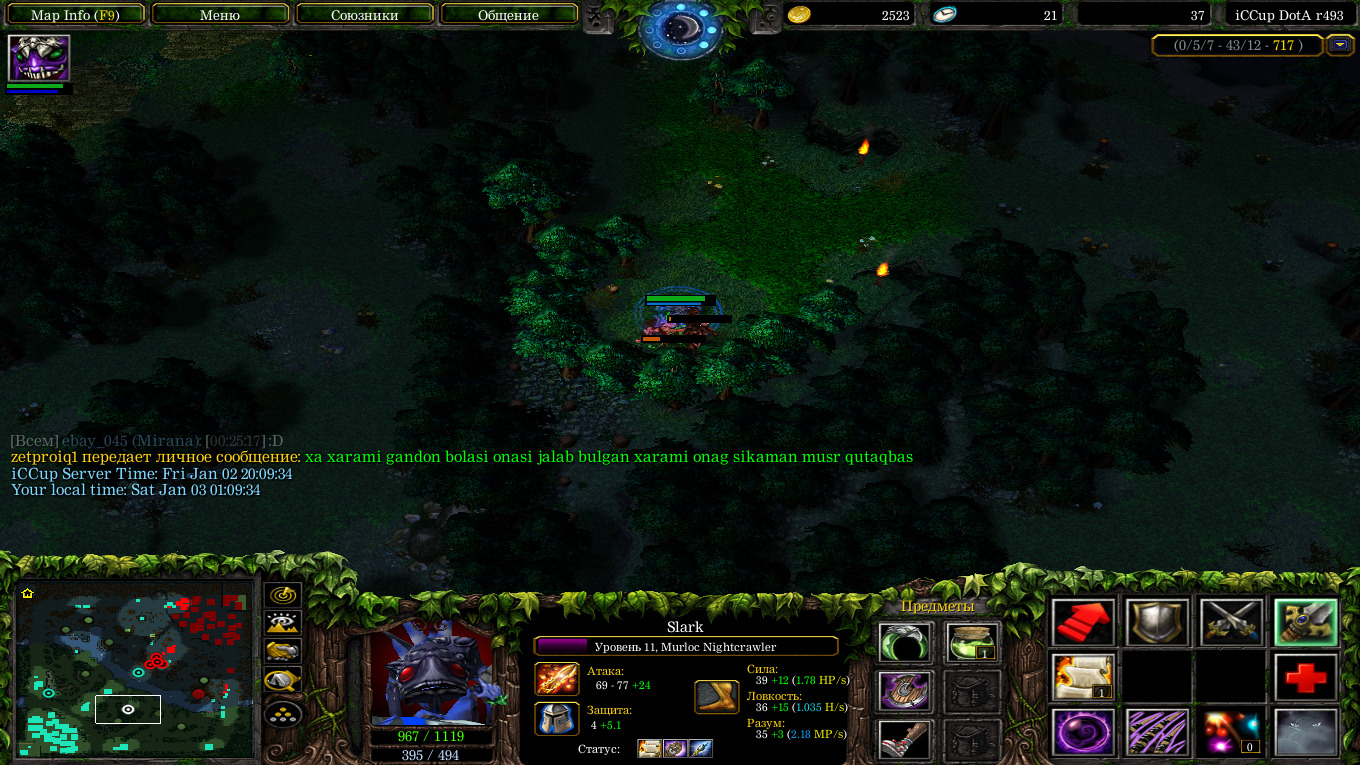Click the Slark hero portrait
This screenshot has width=1360, height=765.
click(x=431, y=672)
